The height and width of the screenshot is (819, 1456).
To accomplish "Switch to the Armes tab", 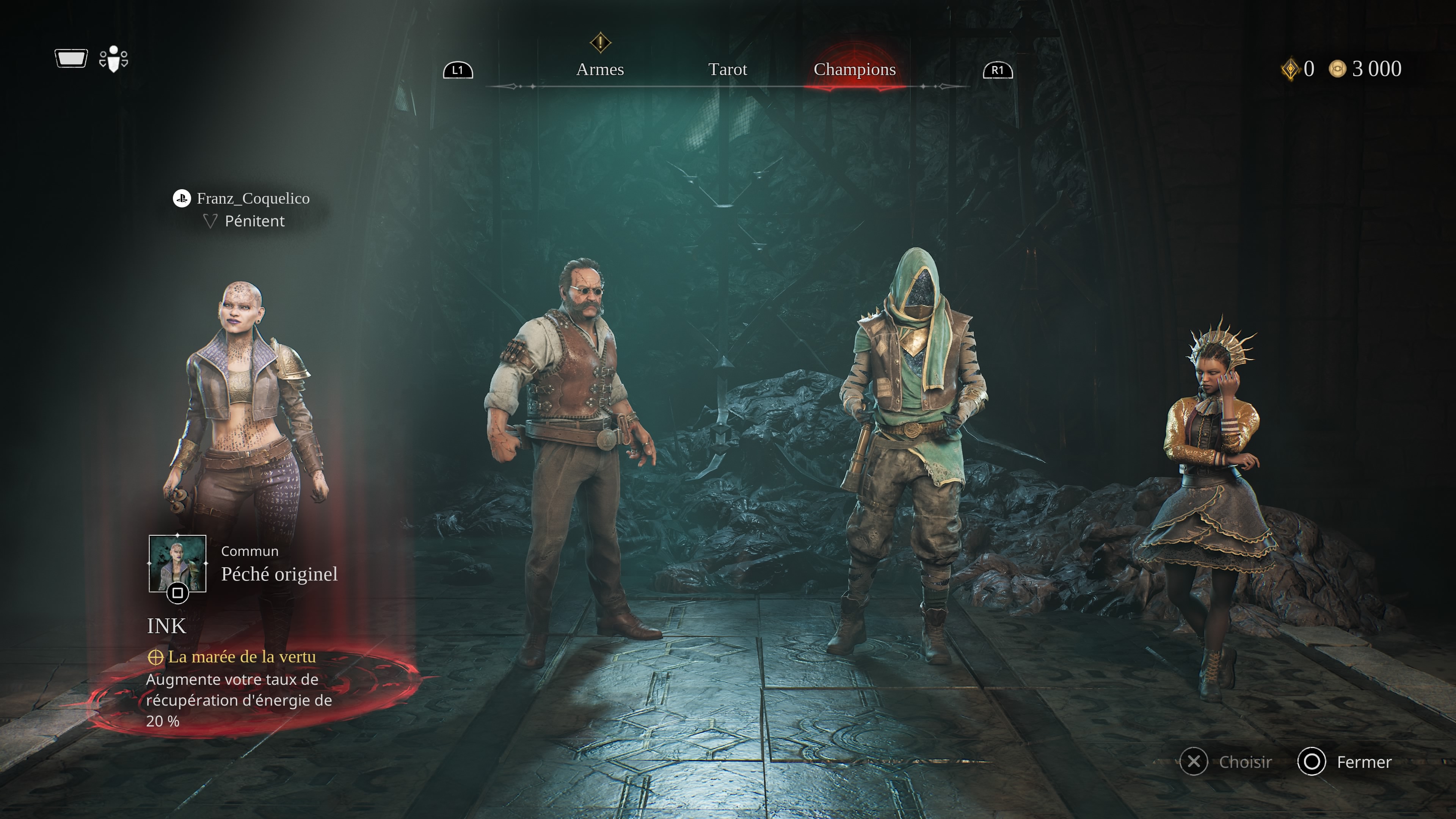I will [x=600, y=69].
